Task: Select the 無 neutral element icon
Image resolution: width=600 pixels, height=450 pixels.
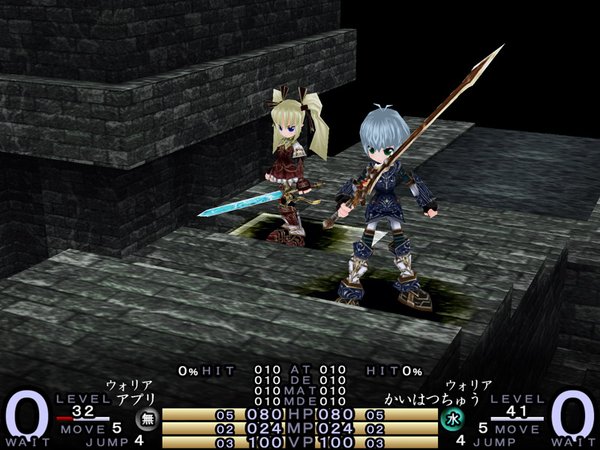Action: click(145, 420)
